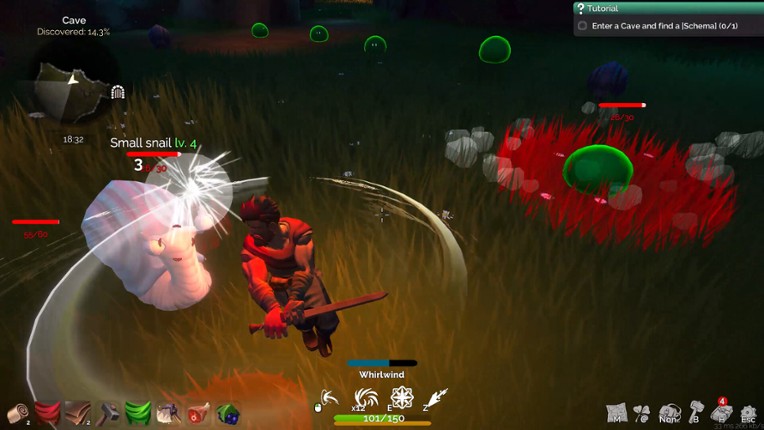Pick the axe hotbar slot

(x=168, y=413)
